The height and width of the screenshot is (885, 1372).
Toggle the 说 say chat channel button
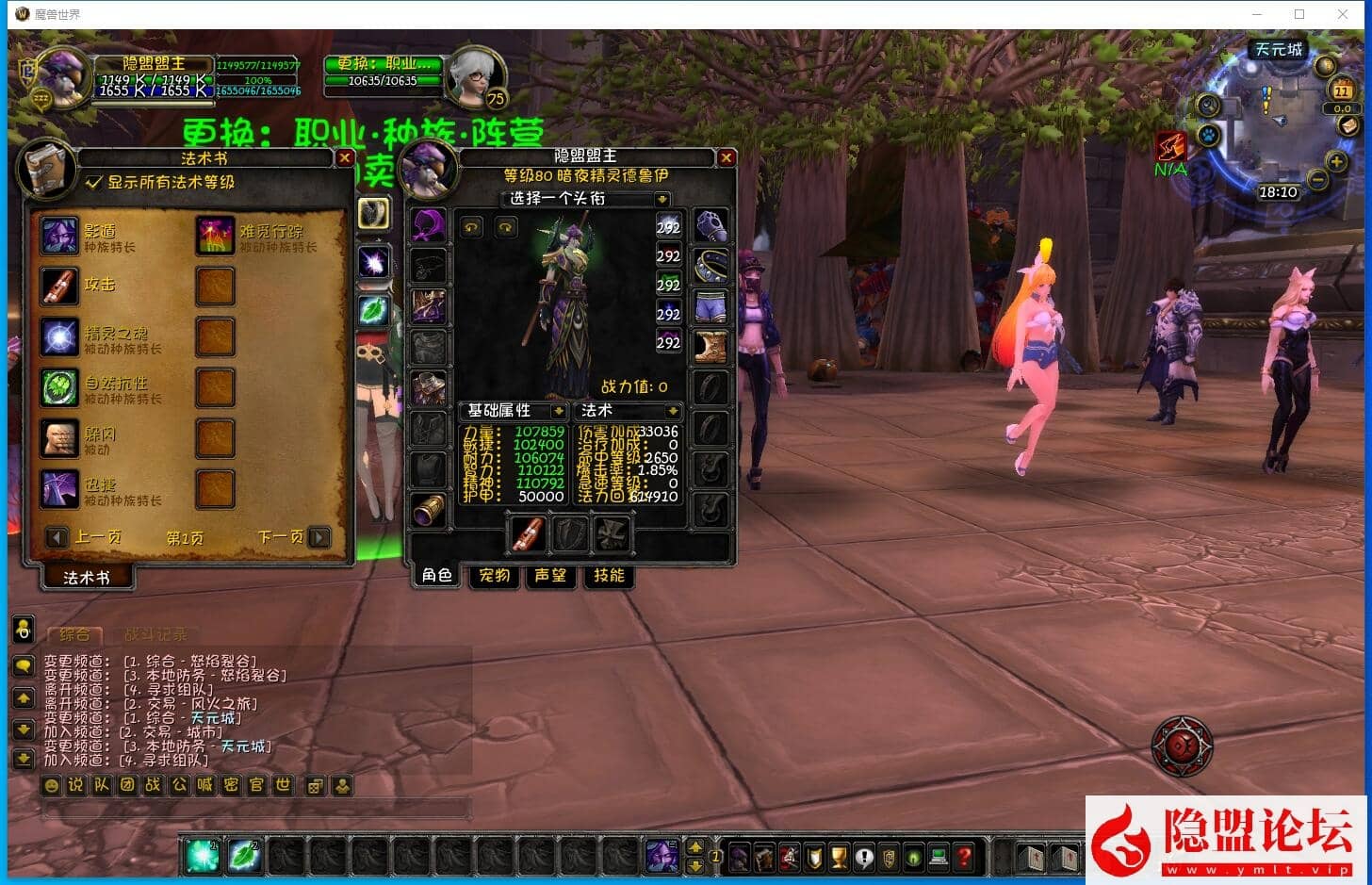pyautogui.click(x=75, y=785)
